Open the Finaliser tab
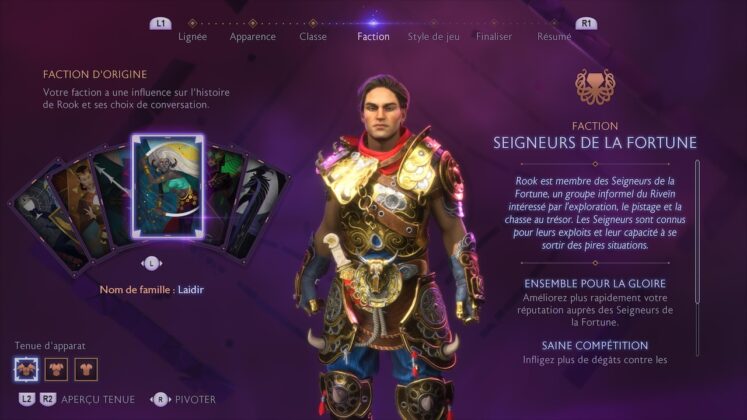Screen dimensions: 747x420 [x=494, y=37]
